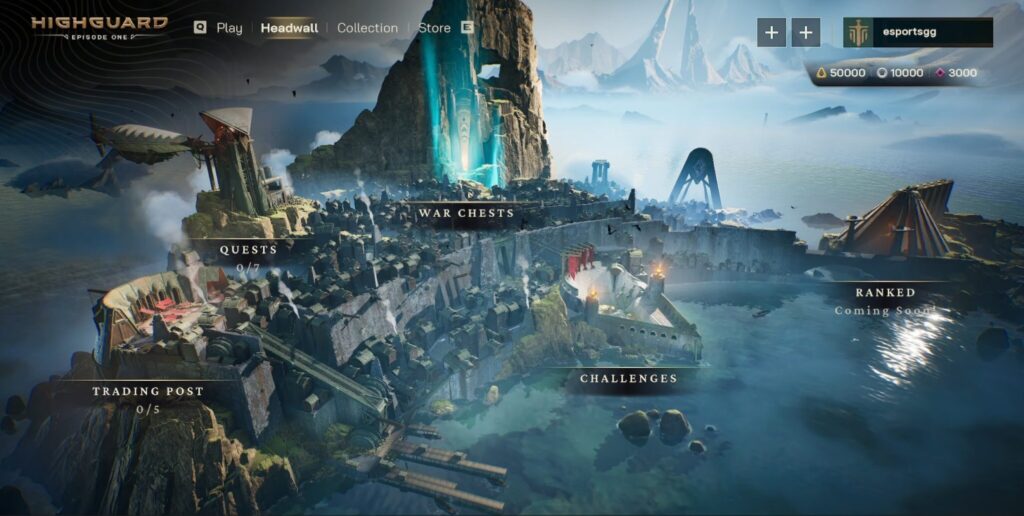Show the Challenges location
1024x516 pixels.
628,379
